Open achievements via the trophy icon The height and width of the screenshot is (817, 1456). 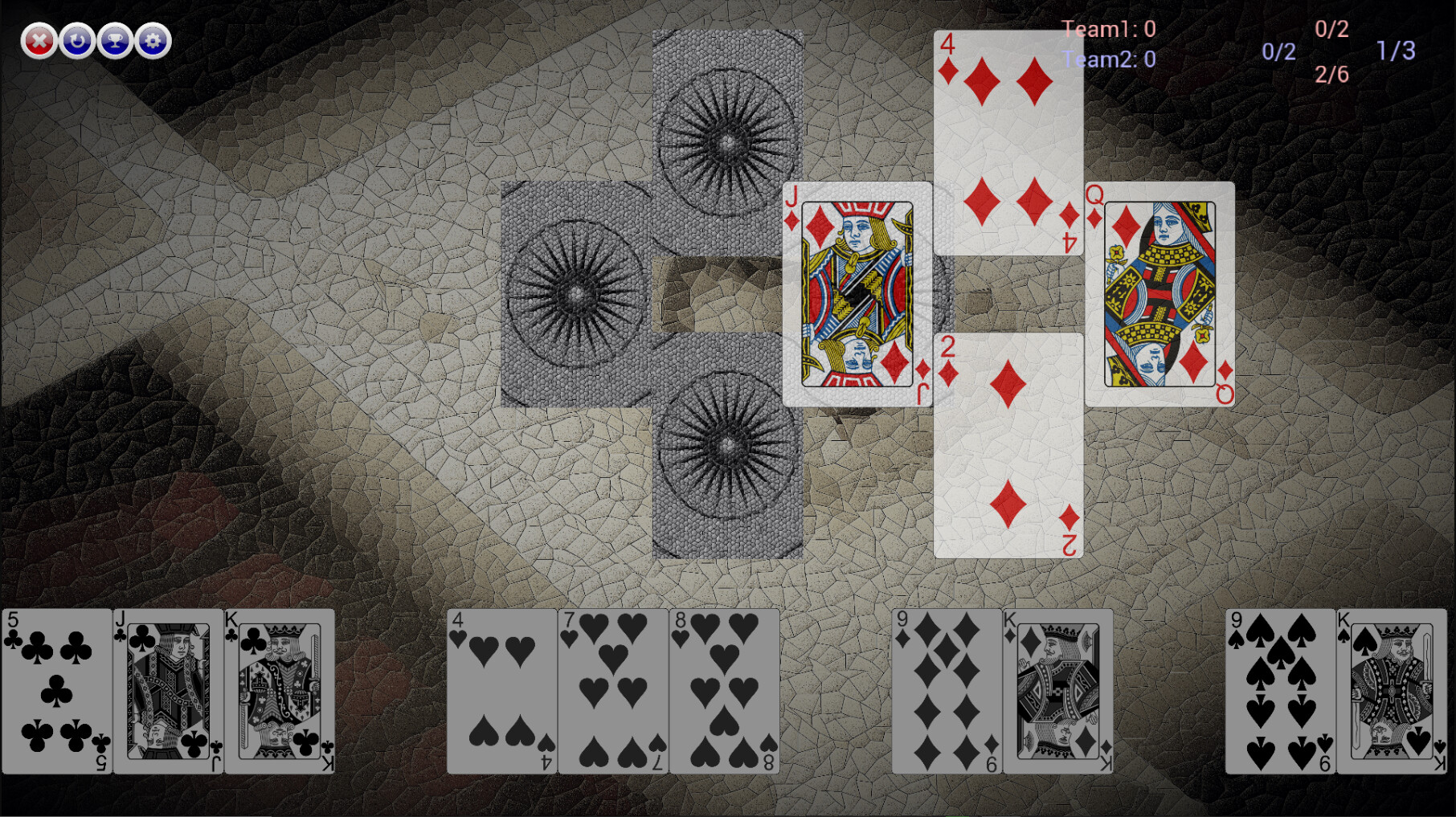[117, 38]
